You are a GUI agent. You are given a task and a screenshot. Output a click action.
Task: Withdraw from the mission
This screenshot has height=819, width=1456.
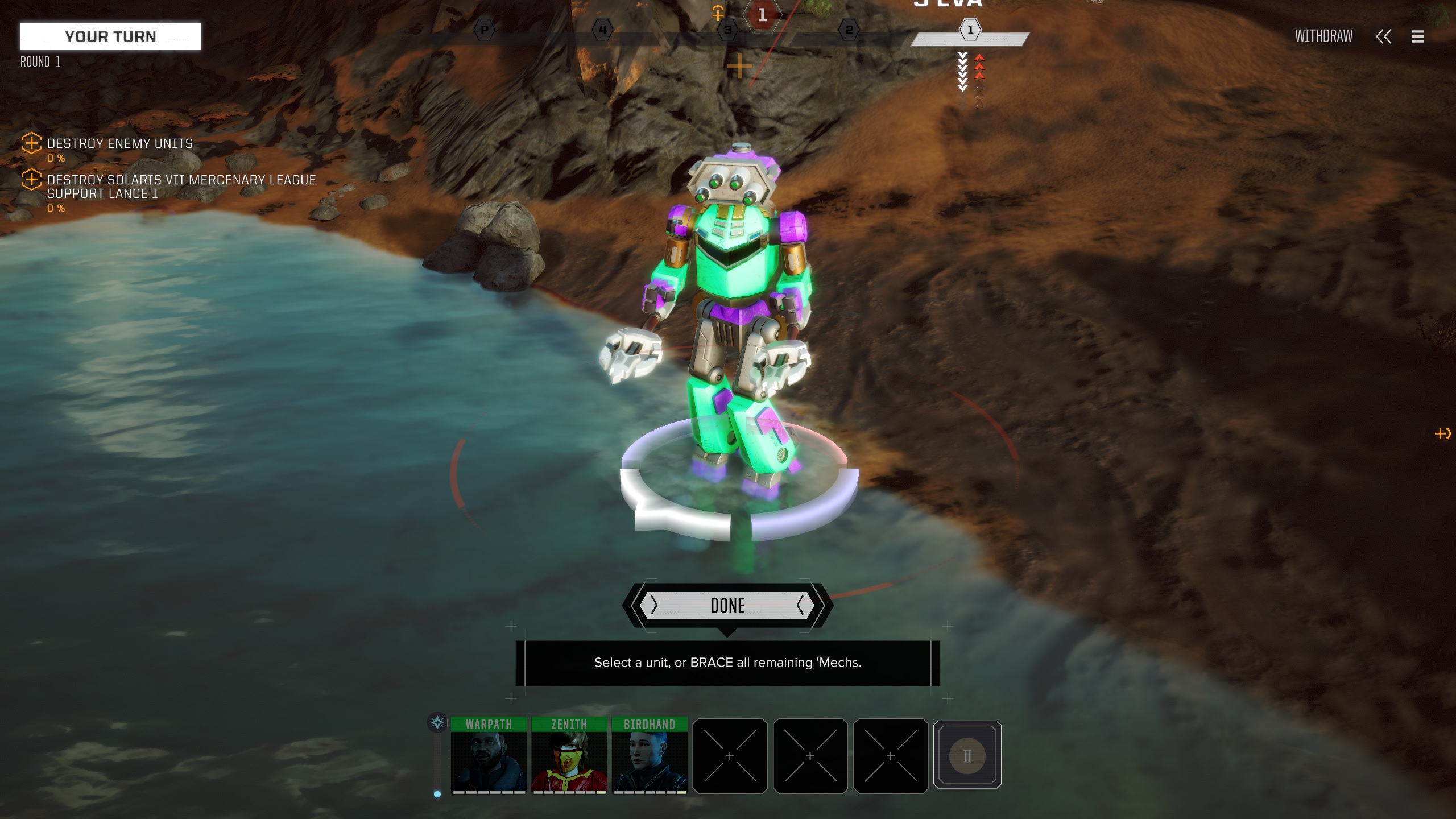pos(1323,36)
